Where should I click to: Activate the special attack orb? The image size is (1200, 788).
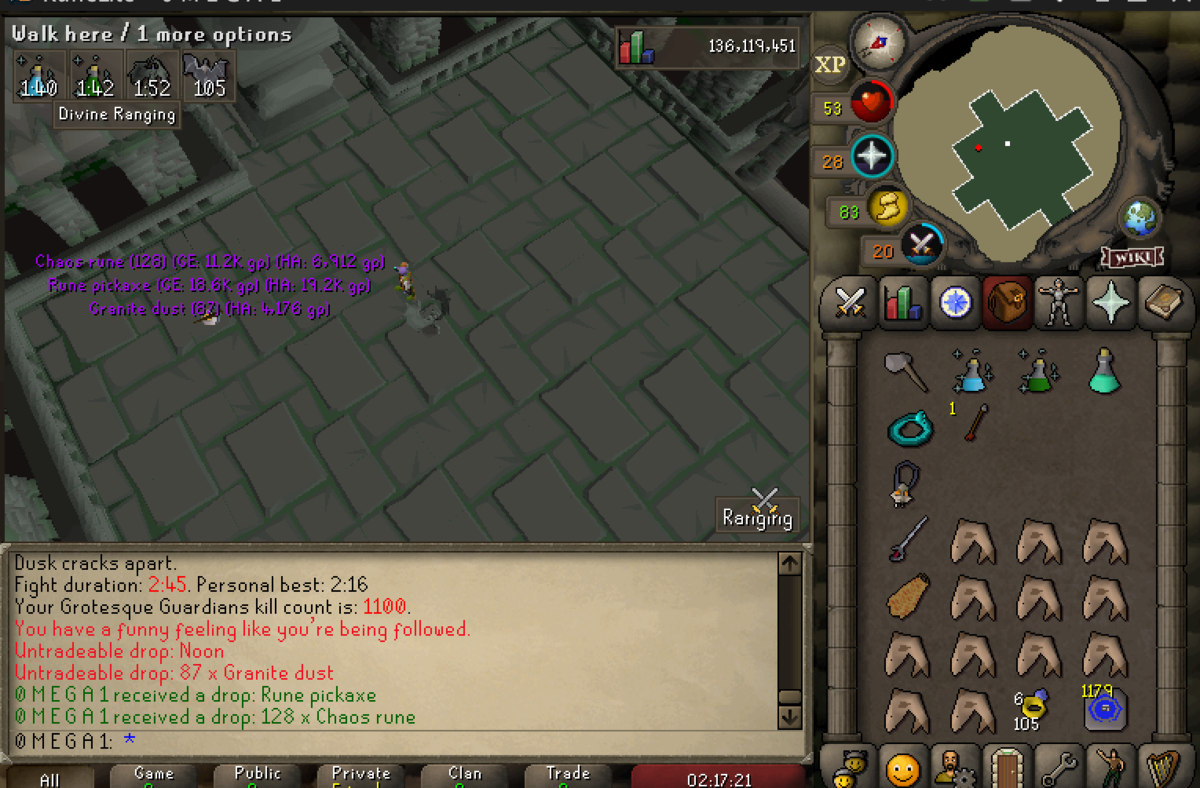(921, 245)
